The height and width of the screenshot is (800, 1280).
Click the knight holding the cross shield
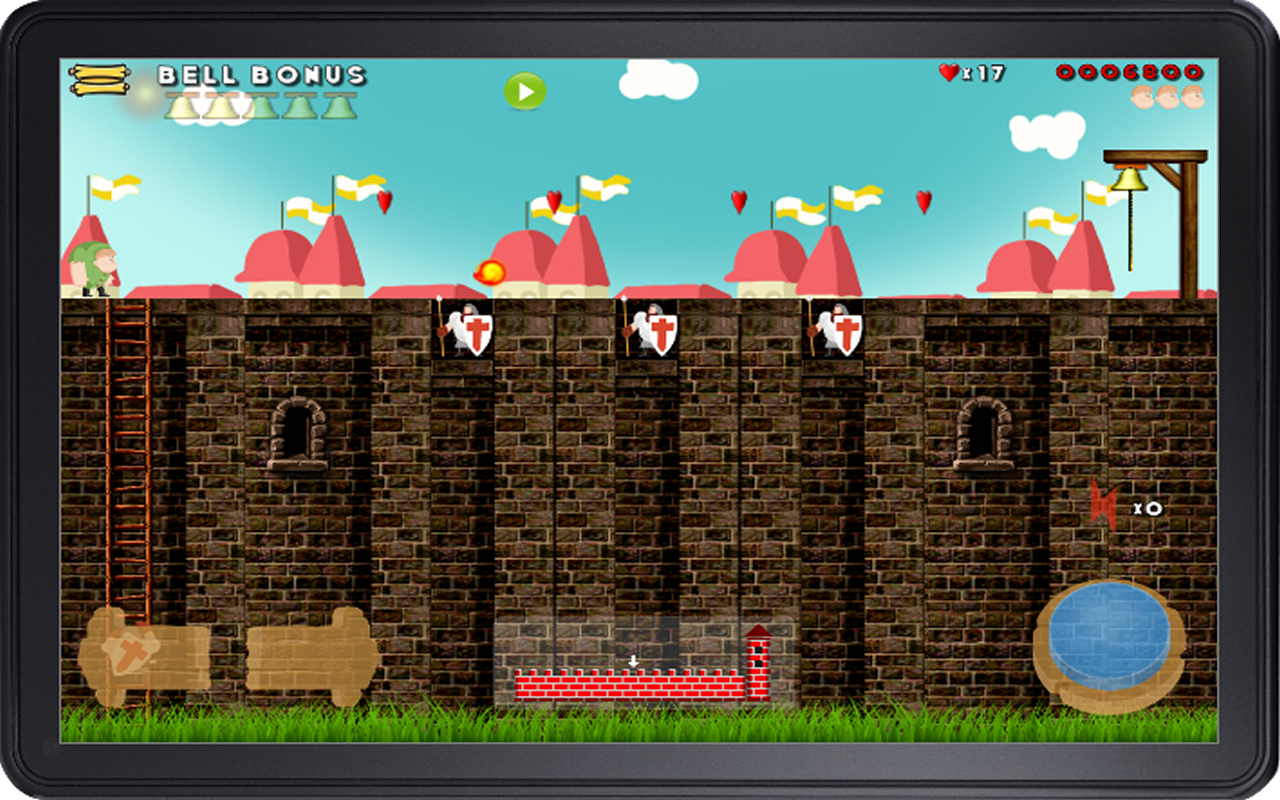click(463, 332)
